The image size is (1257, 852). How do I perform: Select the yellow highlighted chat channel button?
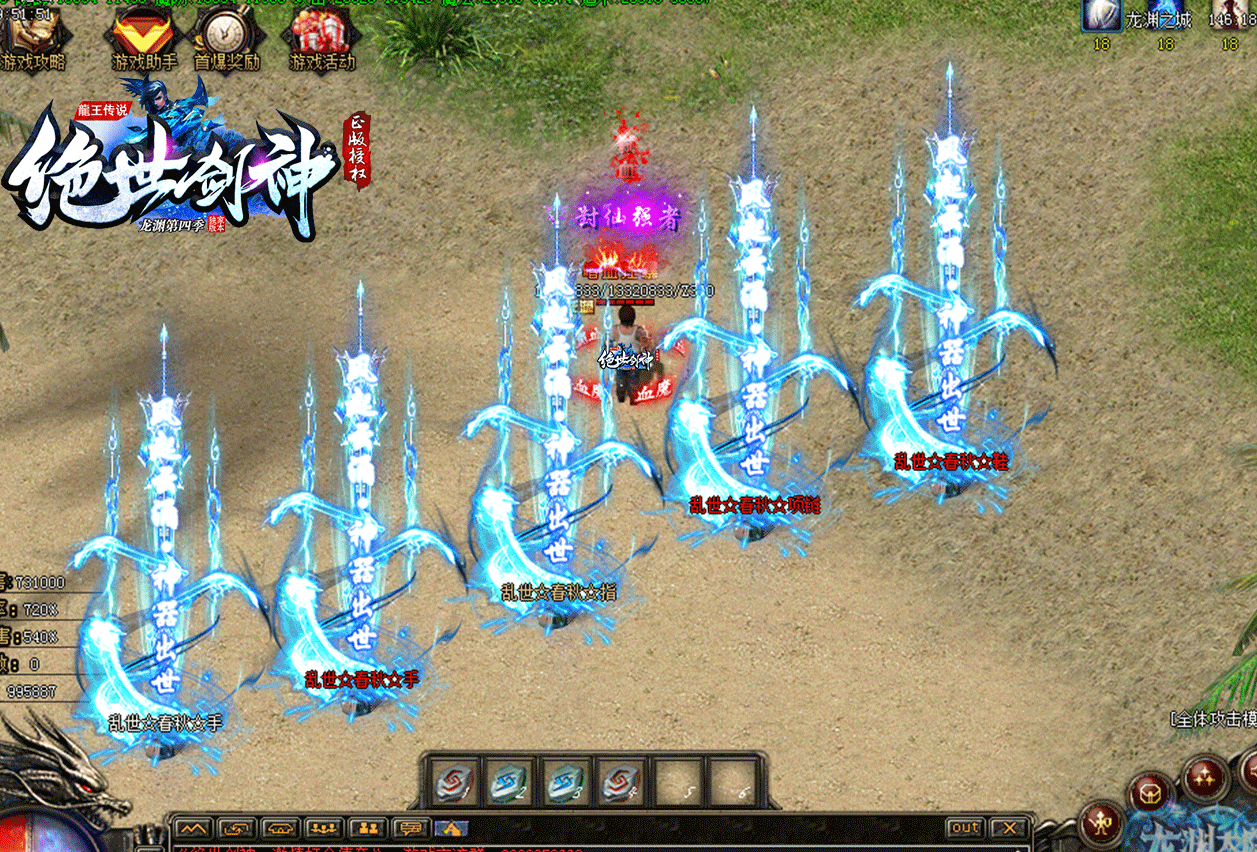451,828
